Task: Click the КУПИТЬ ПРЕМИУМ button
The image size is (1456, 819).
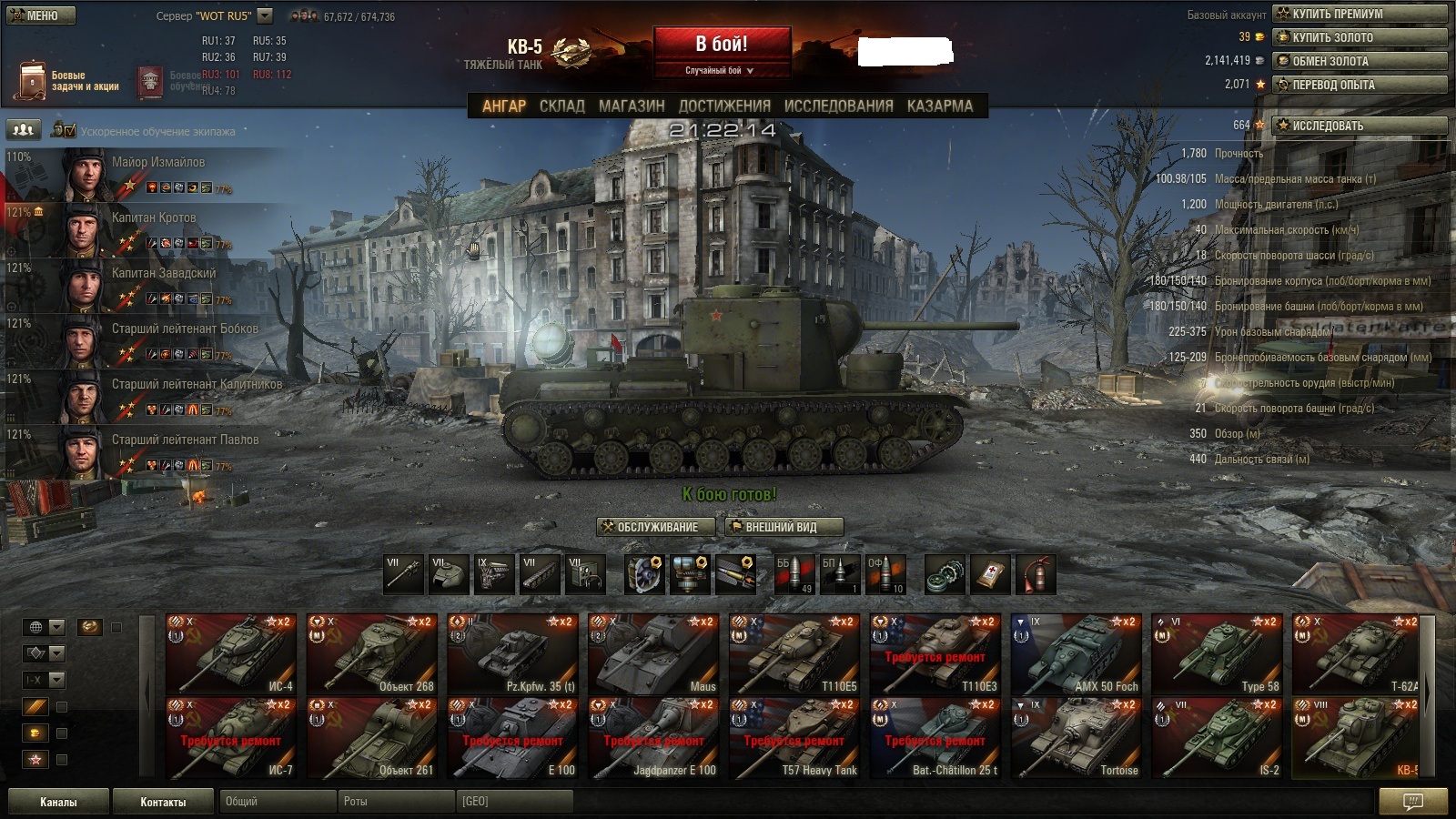Action: pos(1360,14)
